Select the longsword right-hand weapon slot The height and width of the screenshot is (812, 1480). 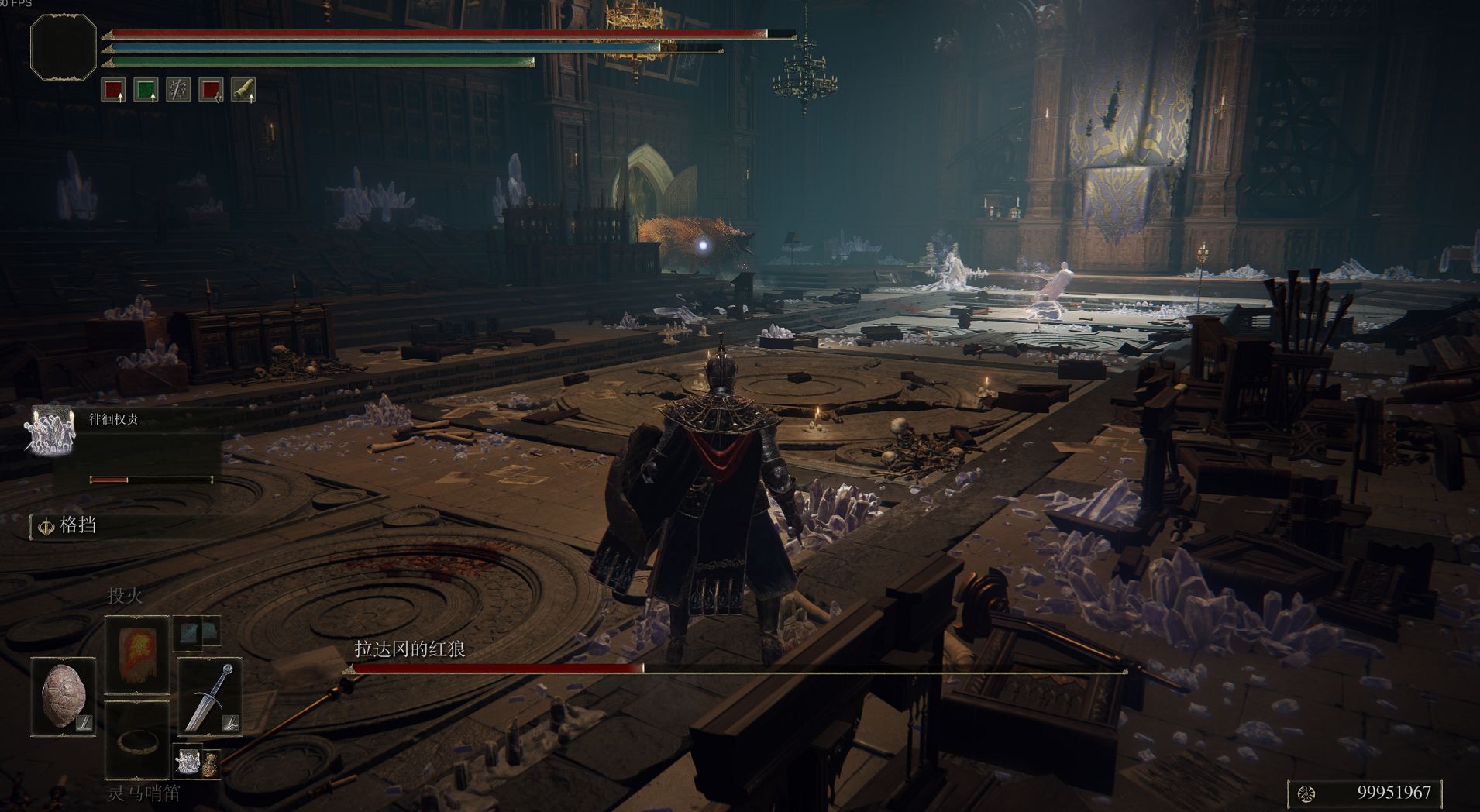tap(209, 697)
